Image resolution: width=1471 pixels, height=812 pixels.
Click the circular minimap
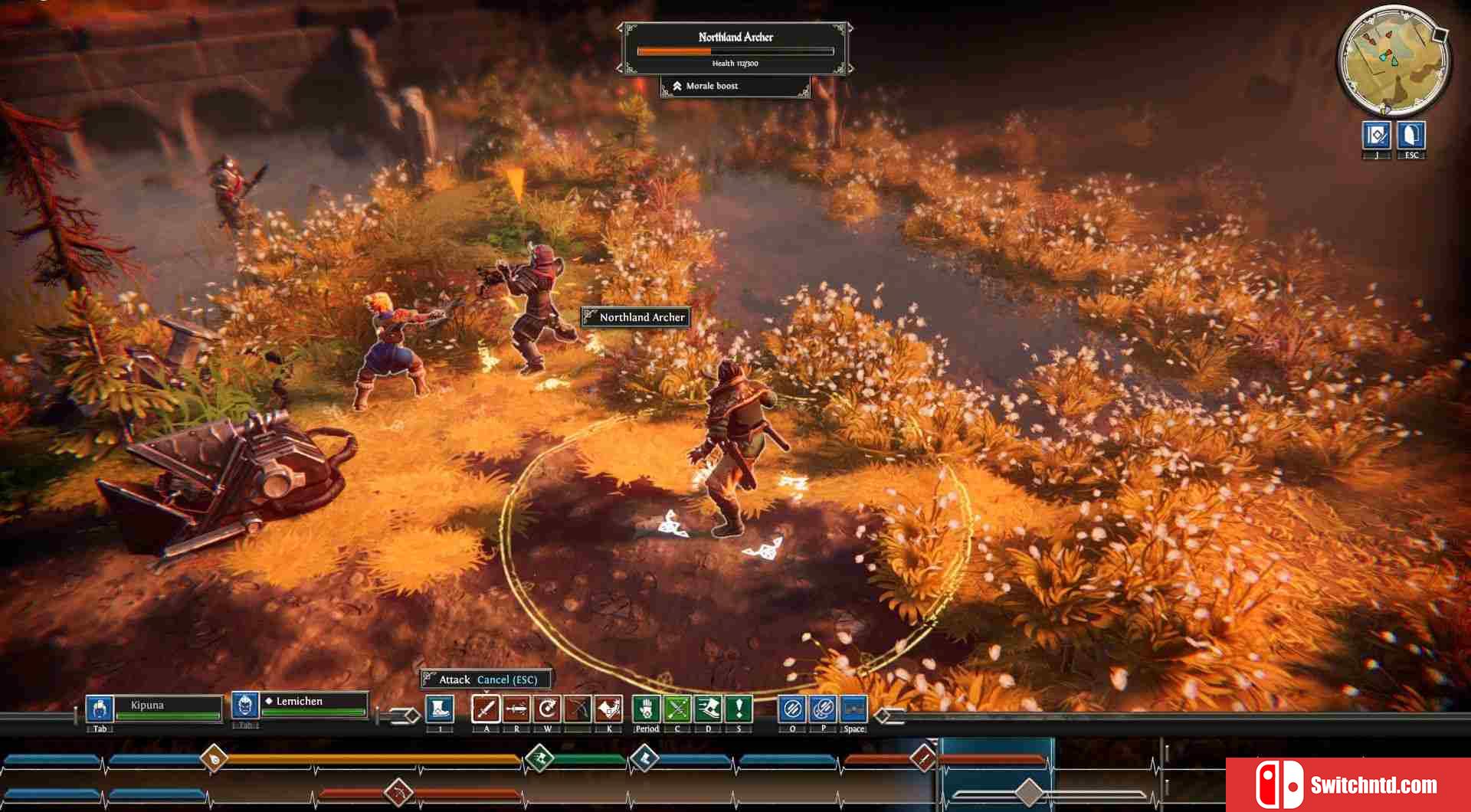click(x=1394, y=60)
